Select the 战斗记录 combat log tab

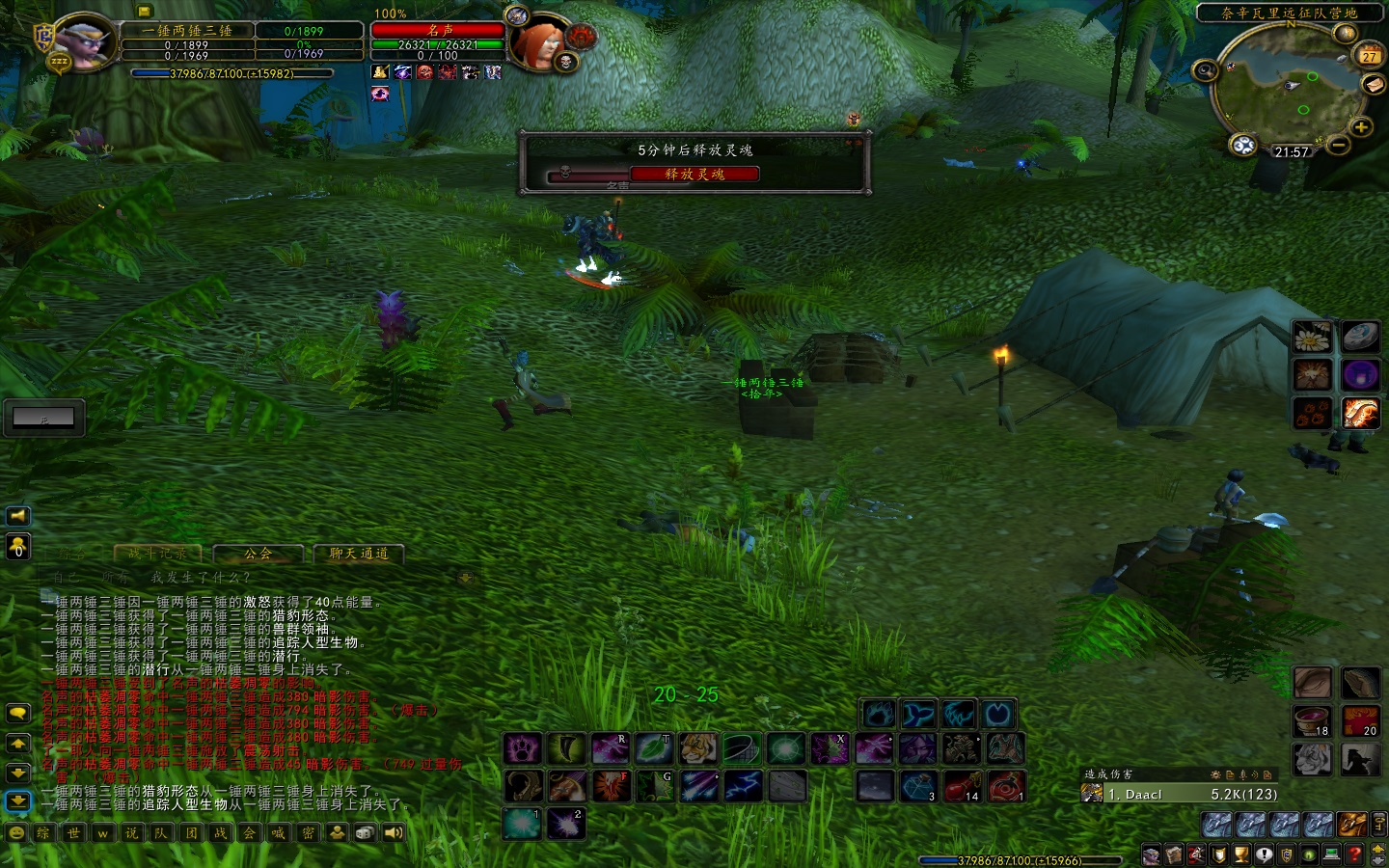[x=158, y=554]
